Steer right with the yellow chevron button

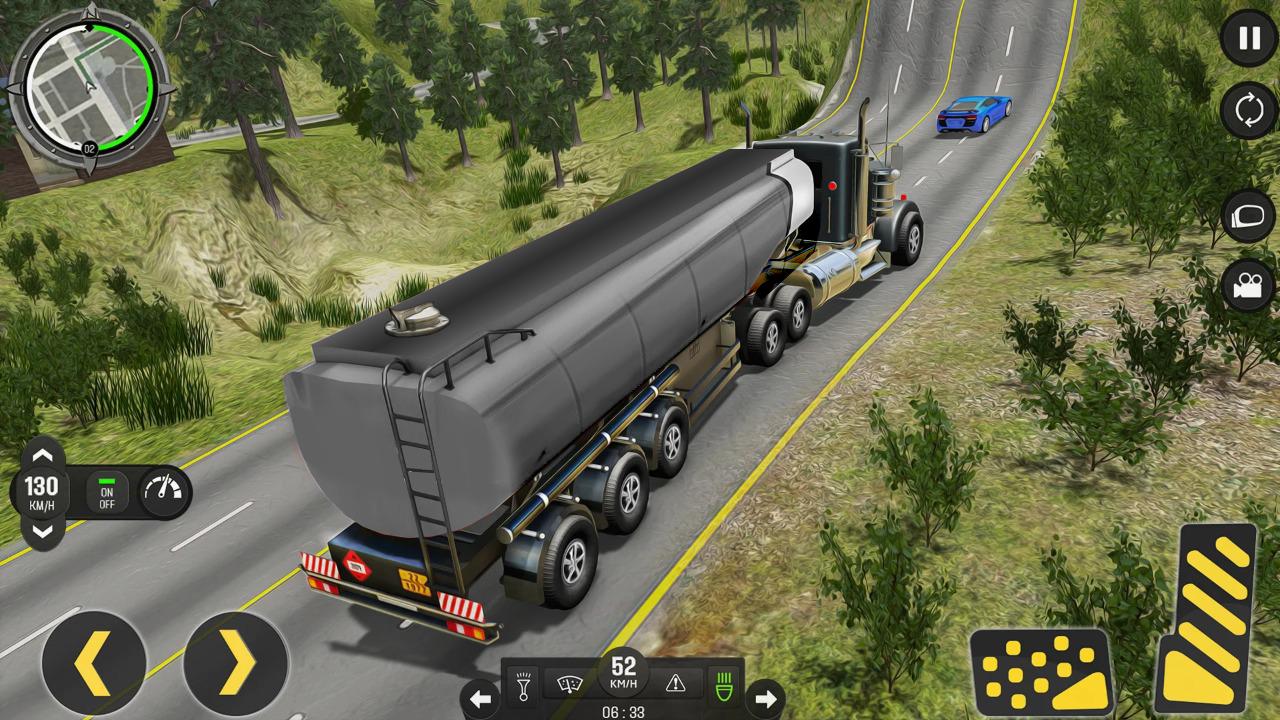[236, 663]
